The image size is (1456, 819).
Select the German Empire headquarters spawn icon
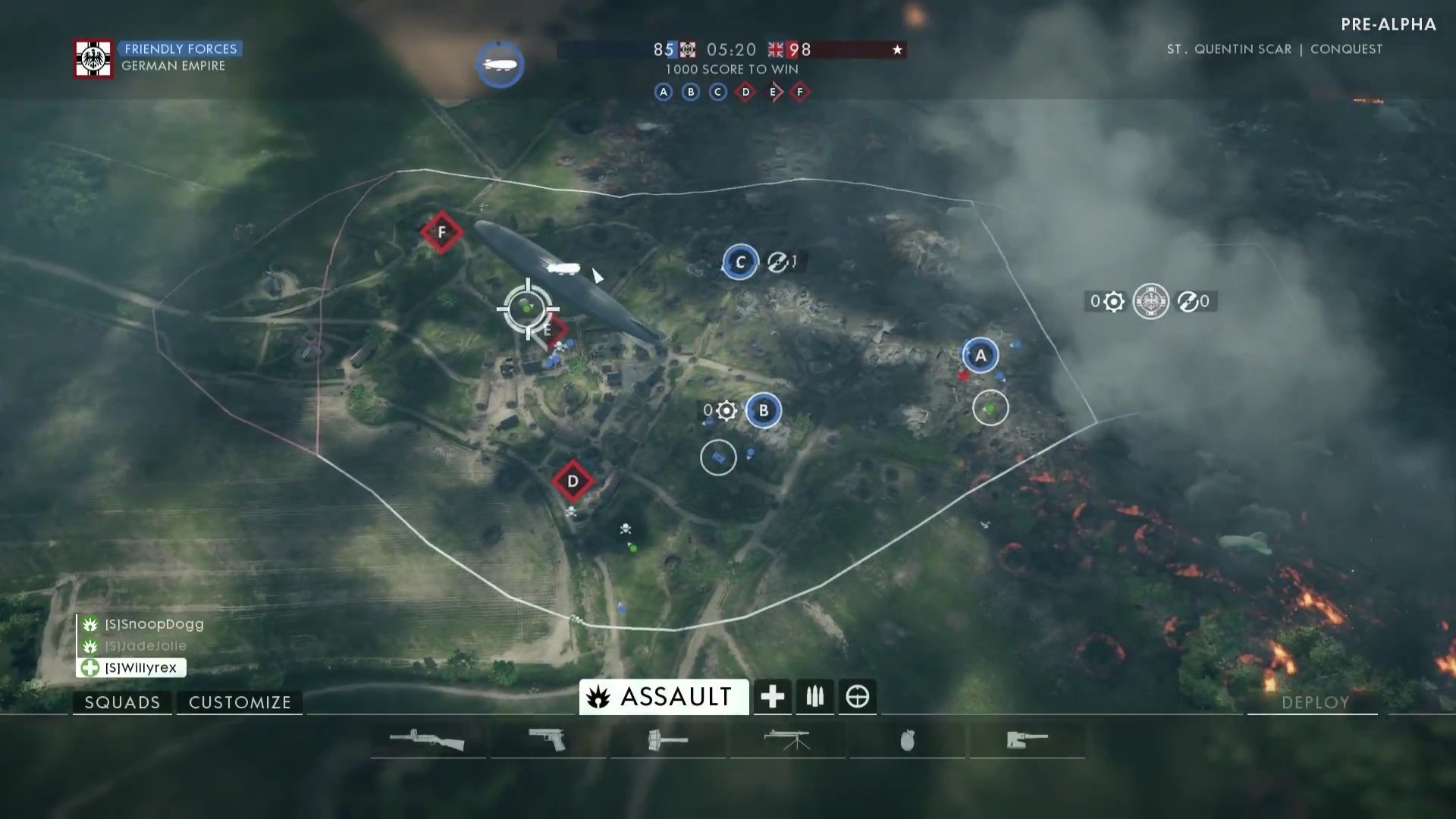click(1150, 301)
